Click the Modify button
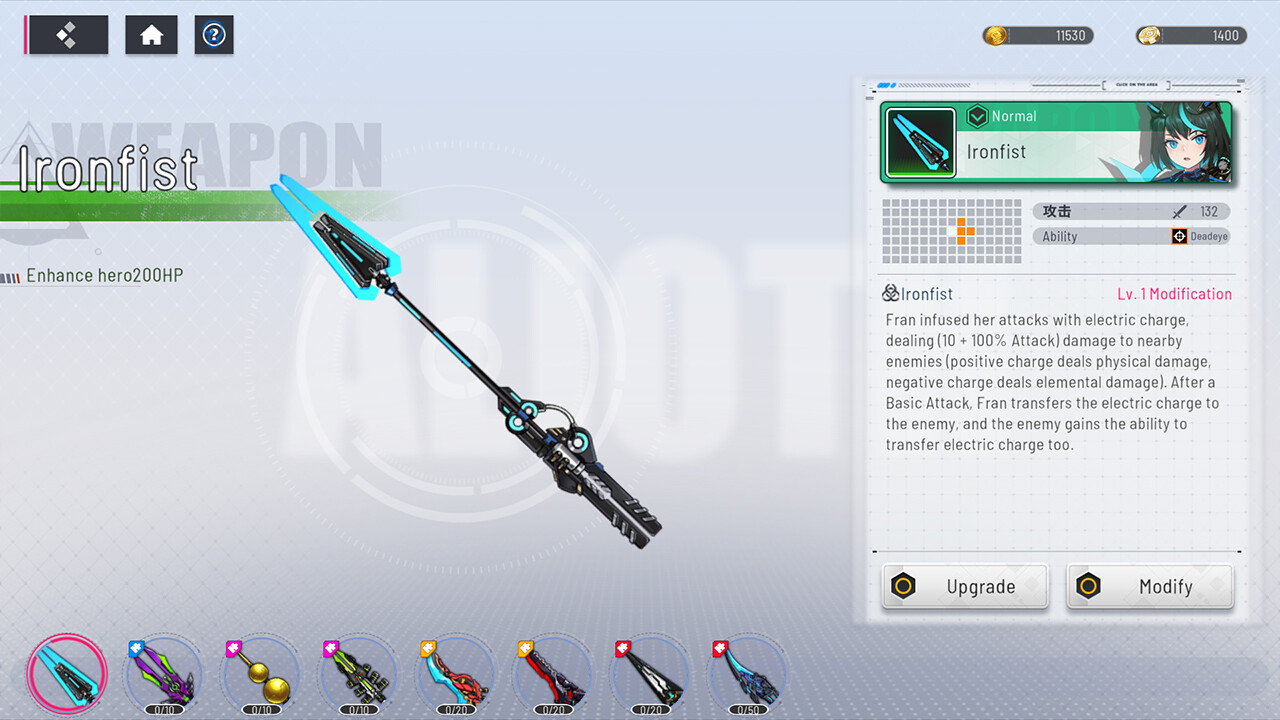This screenshot has width=1280, height=720. point(1149,587)
